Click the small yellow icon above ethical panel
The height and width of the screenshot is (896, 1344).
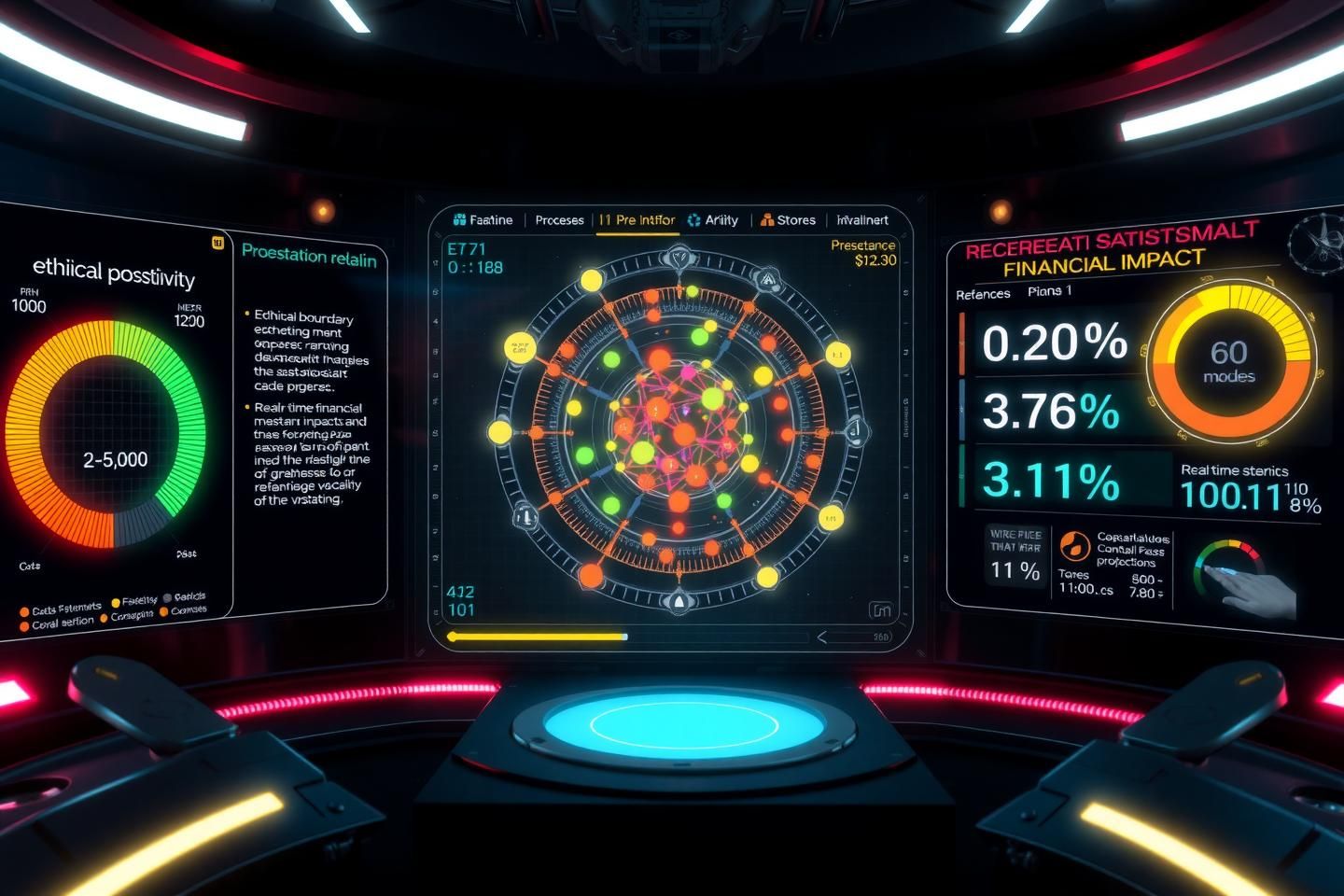click(218, 244)
